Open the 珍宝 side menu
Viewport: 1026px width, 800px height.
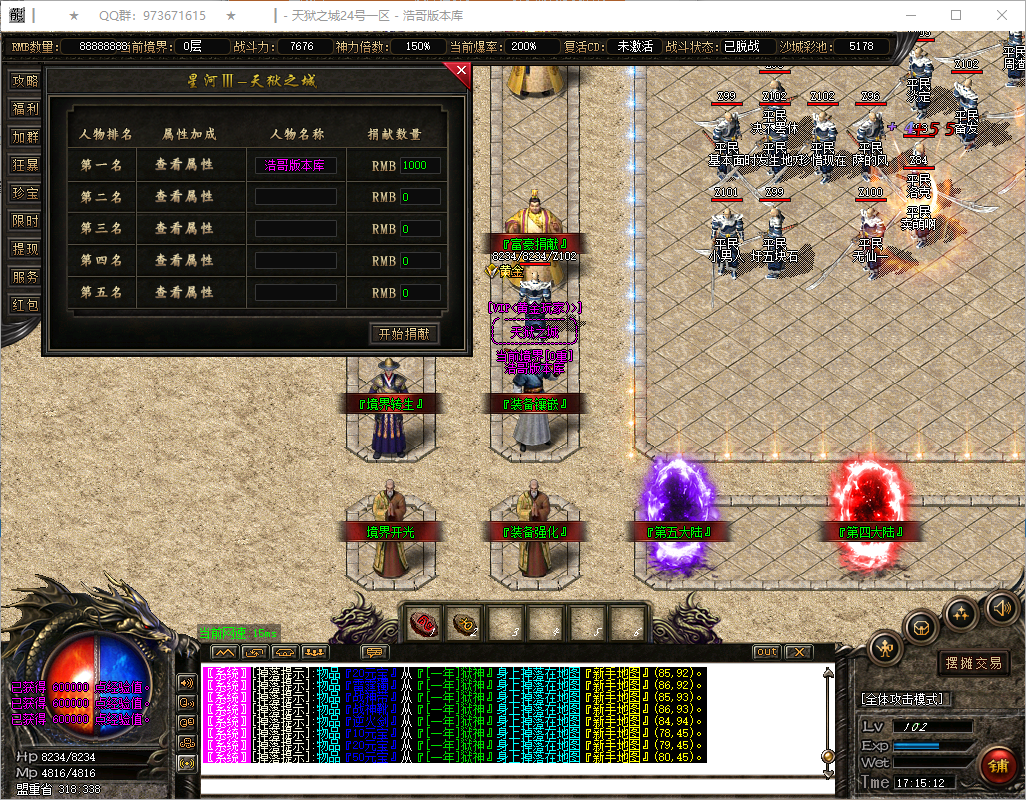click(x=25, y=193)
